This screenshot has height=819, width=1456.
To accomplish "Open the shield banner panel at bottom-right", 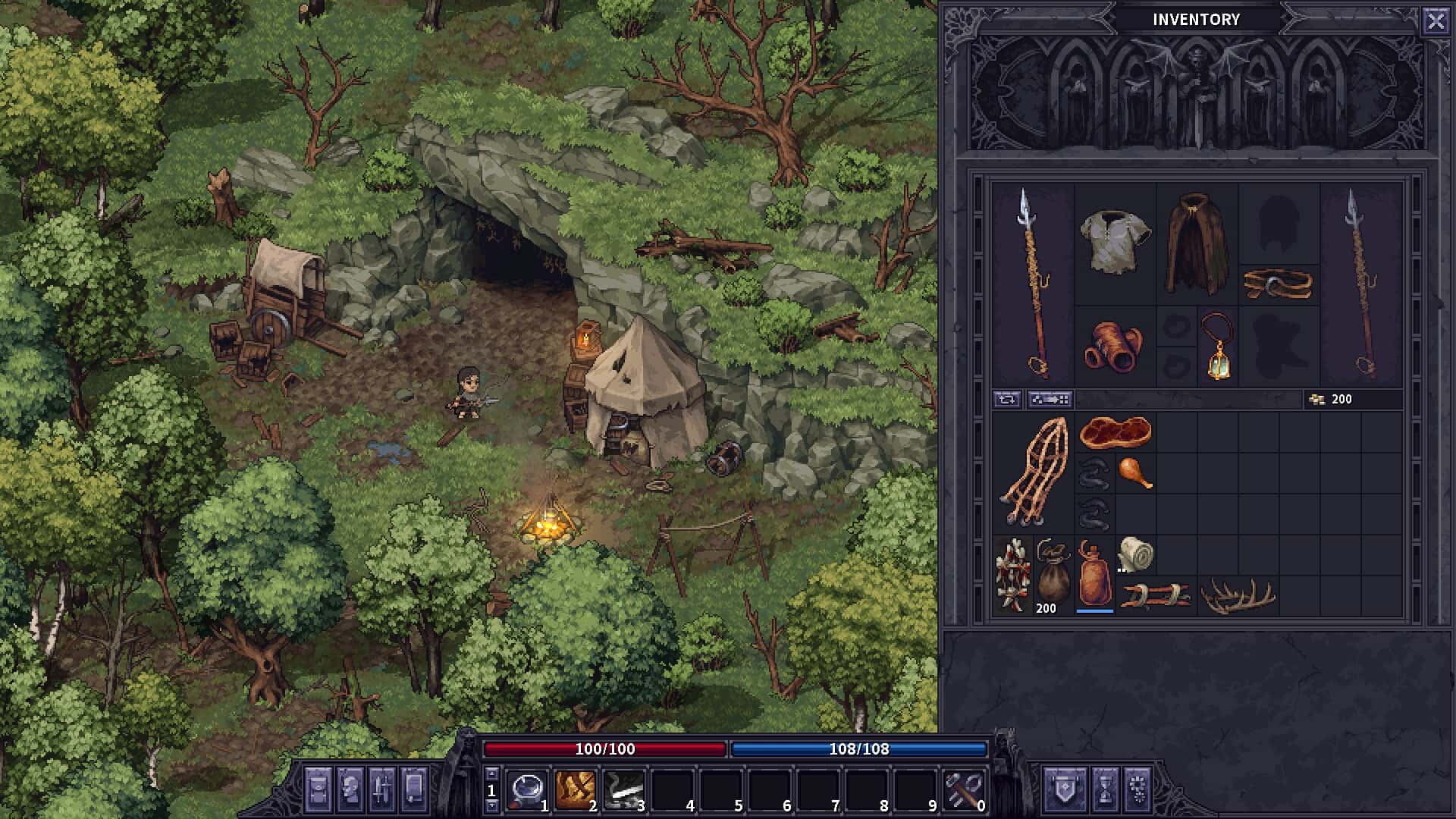I will [1065, 789].
